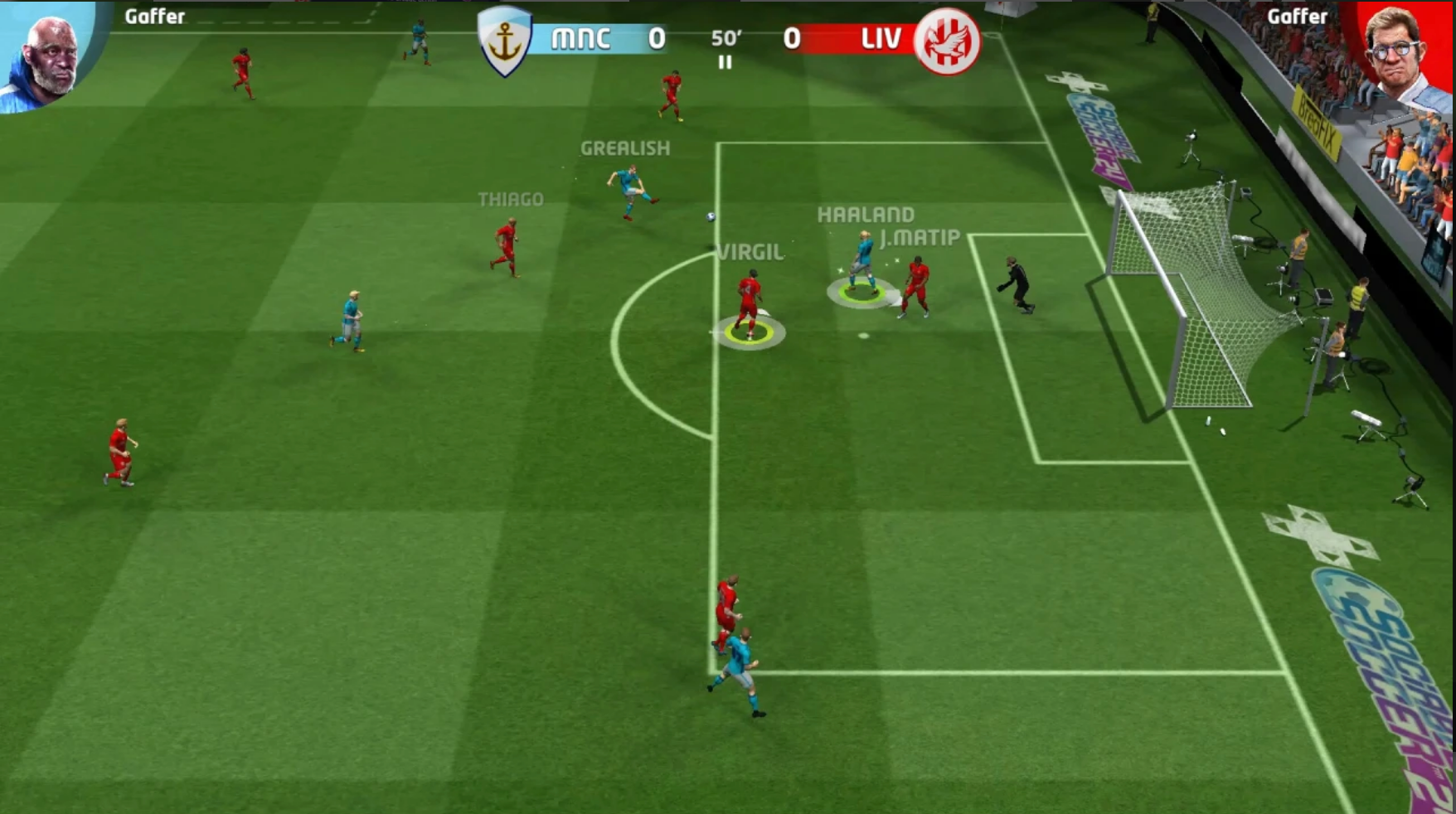Click the LIV side of the scoreboard
1456x814 pixels.
pos(881,38)
